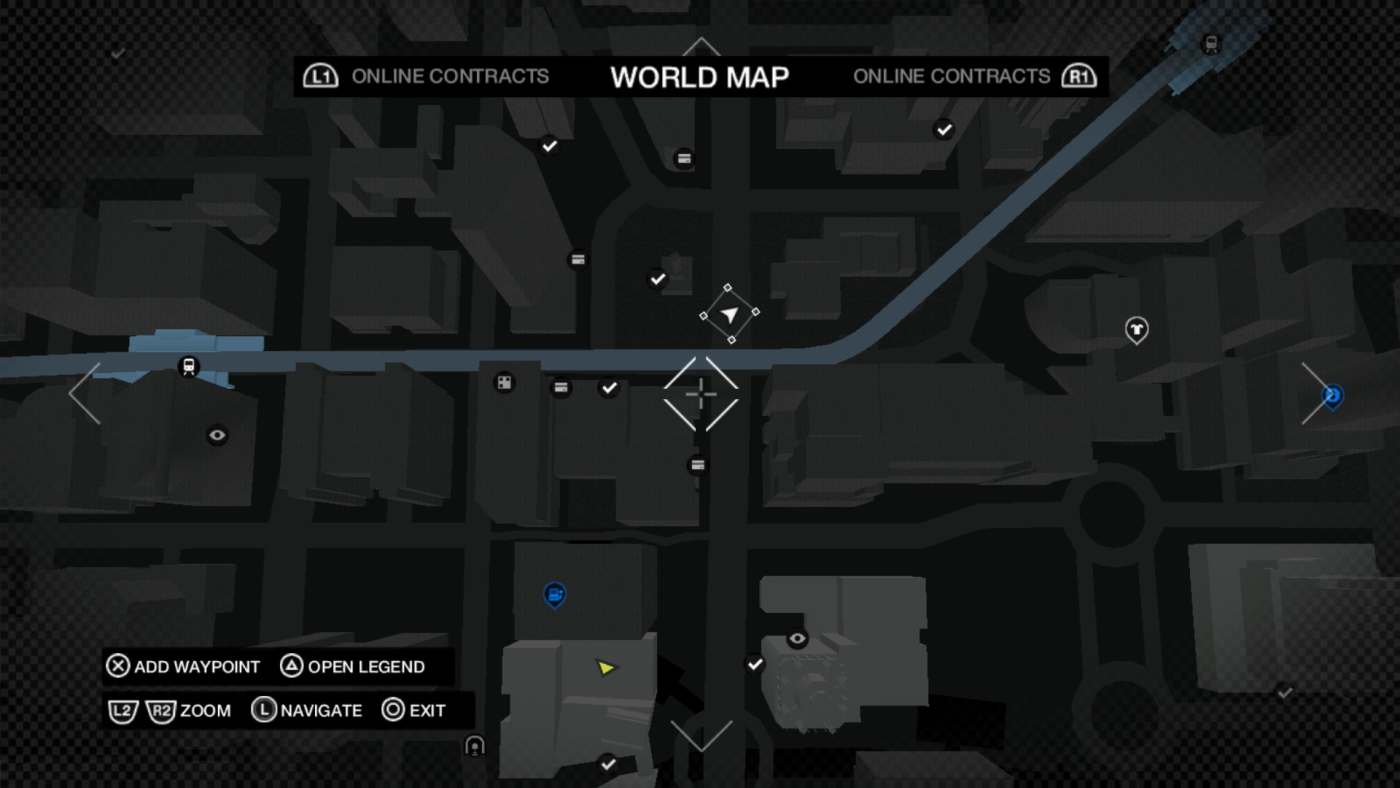Viewport: 1400px width, 788px height.
Task: Click the diamond-shaped mission marker above the crosshair
Action: (729, 315)
